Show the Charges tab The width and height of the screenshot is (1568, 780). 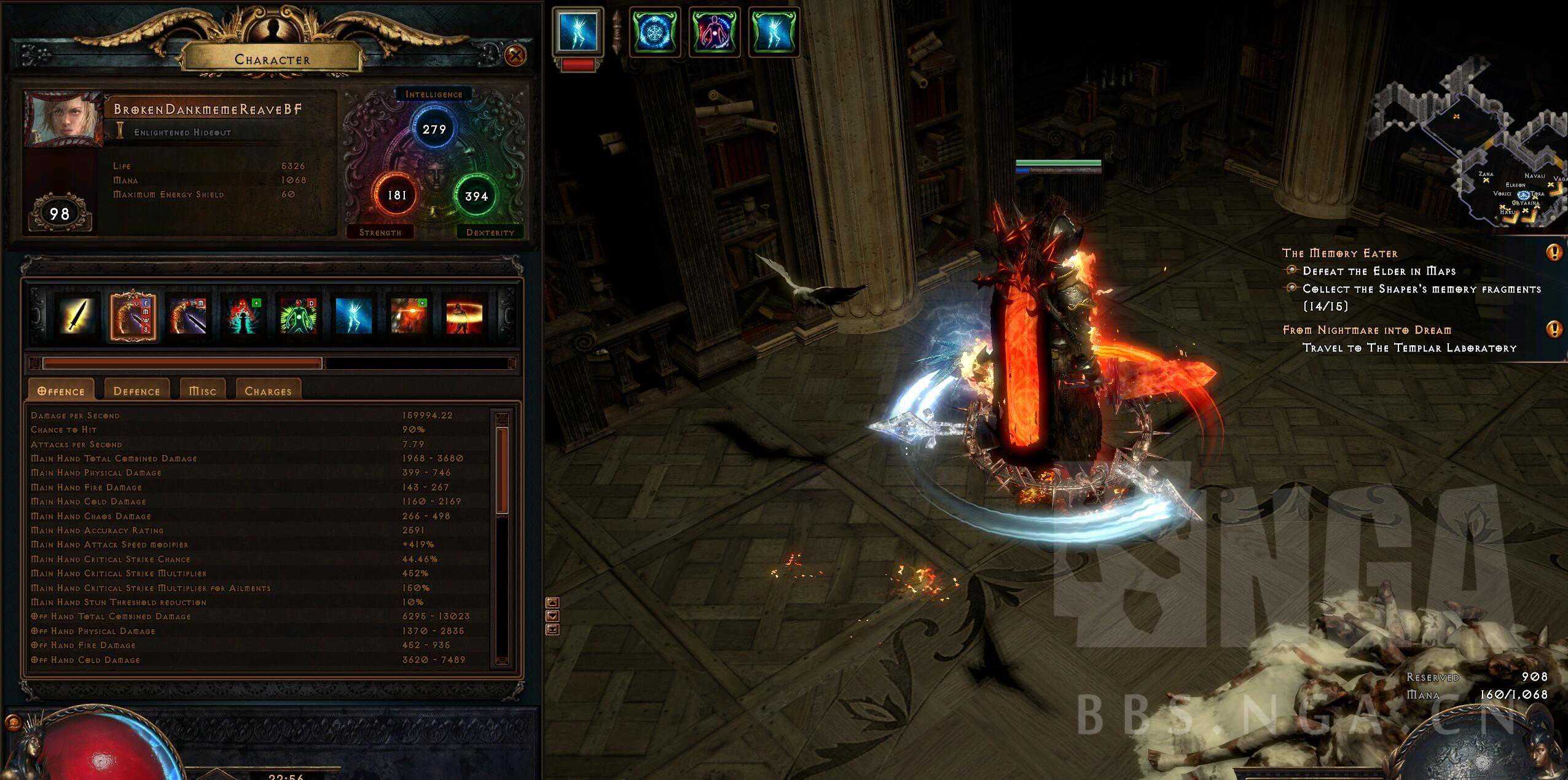pyautogui.click(x=268, y=391)
